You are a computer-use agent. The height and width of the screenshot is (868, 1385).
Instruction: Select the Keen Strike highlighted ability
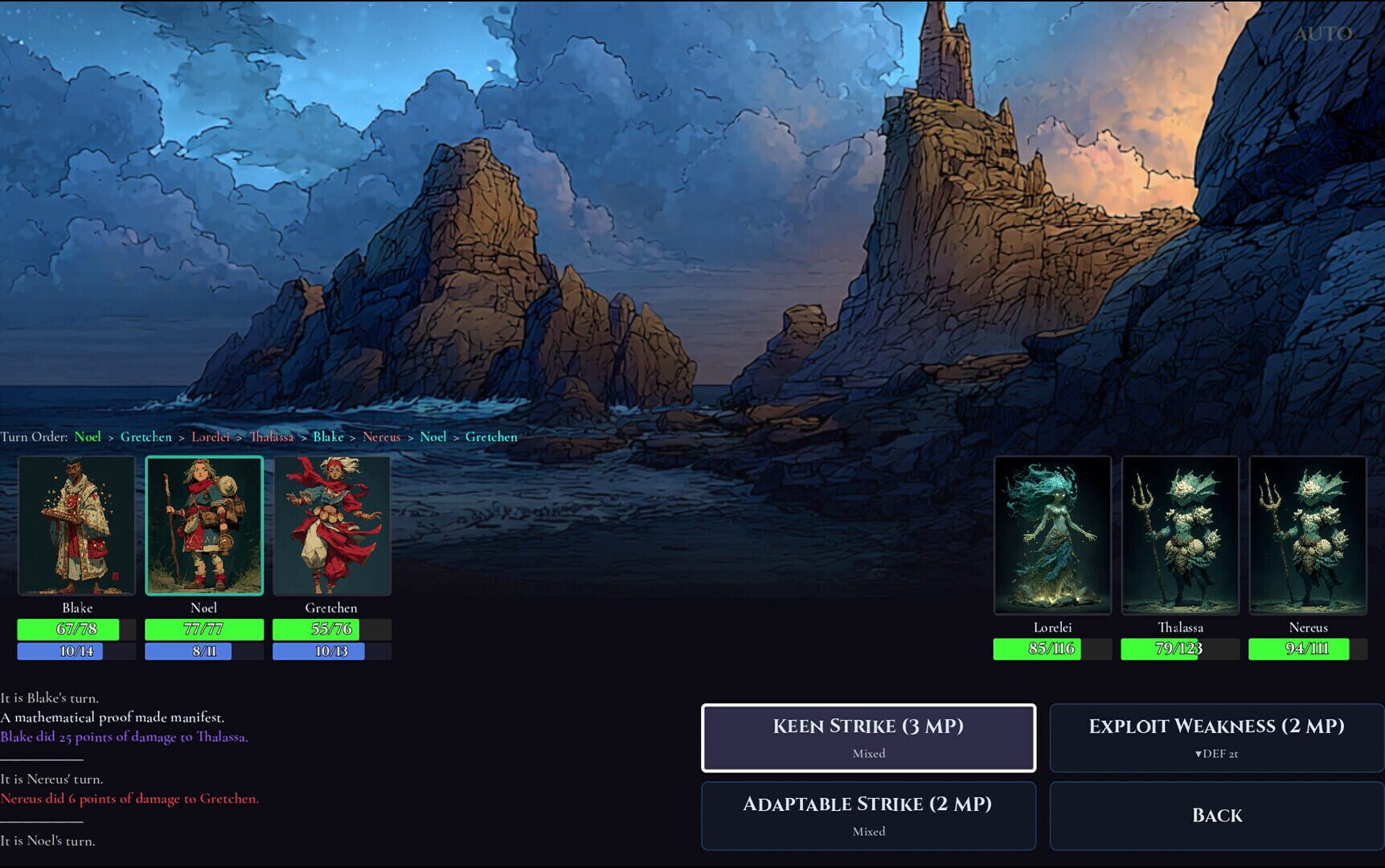click(x=868, y=737)
